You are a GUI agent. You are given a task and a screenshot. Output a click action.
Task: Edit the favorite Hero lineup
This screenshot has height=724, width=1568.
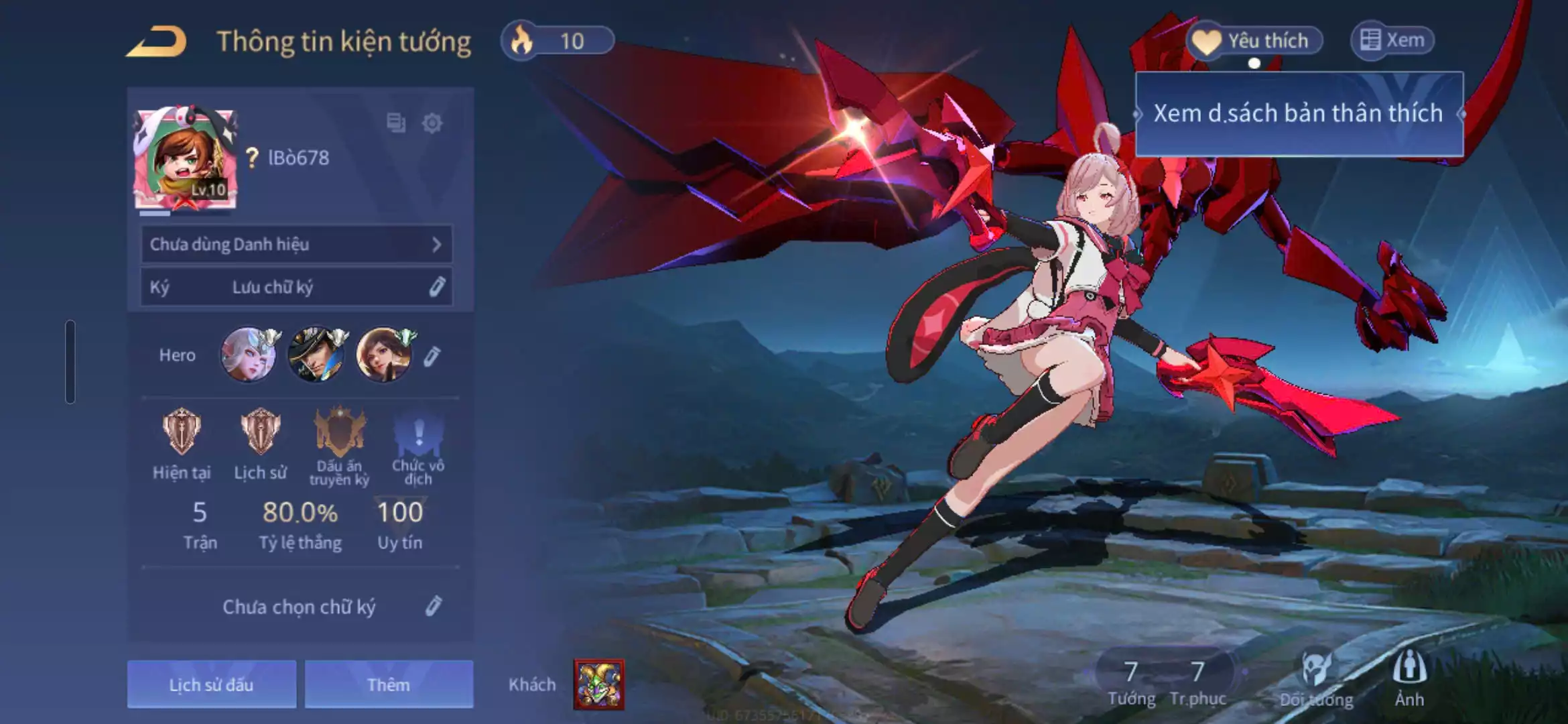[432, 356]
